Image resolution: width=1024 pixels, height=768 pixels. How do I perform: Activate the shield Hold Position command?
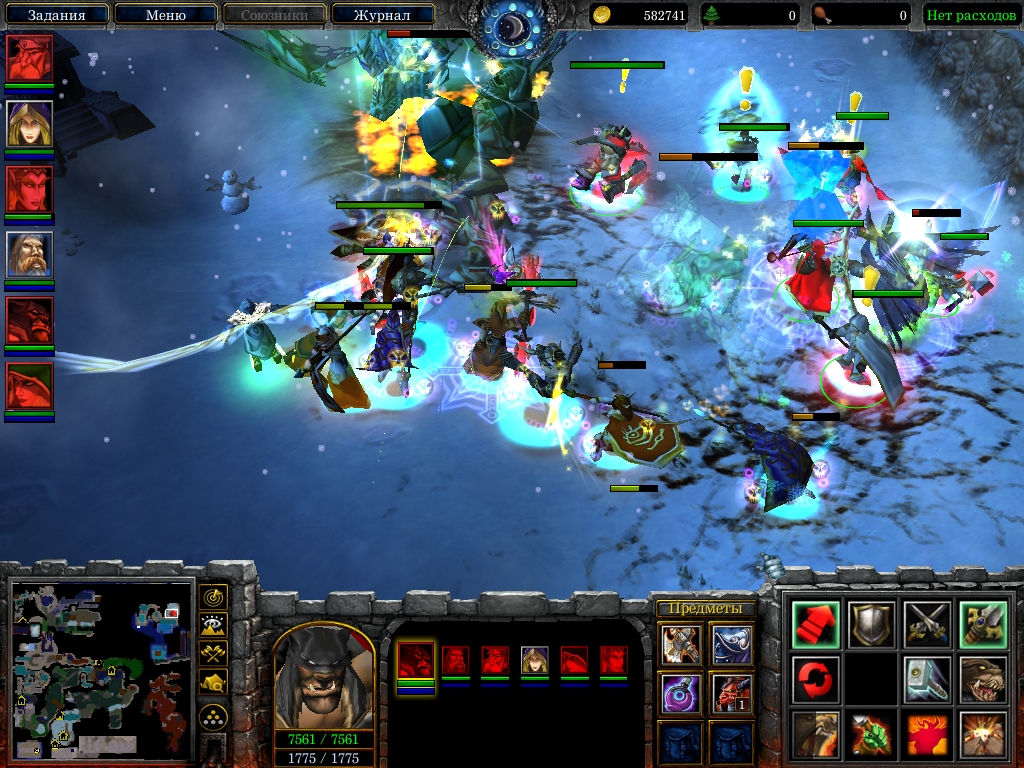coord(870,624)
